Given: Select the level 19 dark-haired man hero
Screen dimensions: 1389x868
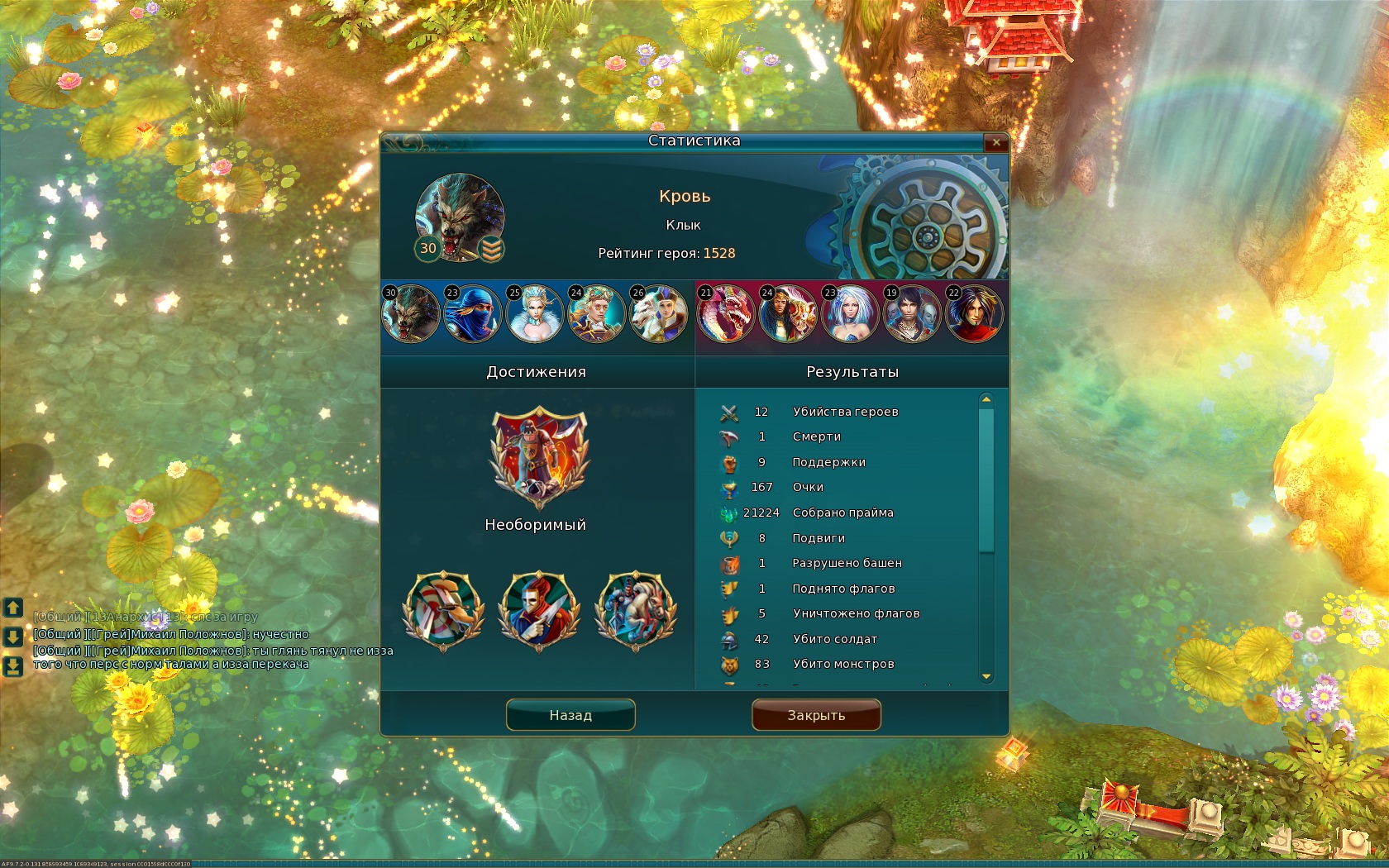Looking at the screenshot, I should (x=912, y=313).
